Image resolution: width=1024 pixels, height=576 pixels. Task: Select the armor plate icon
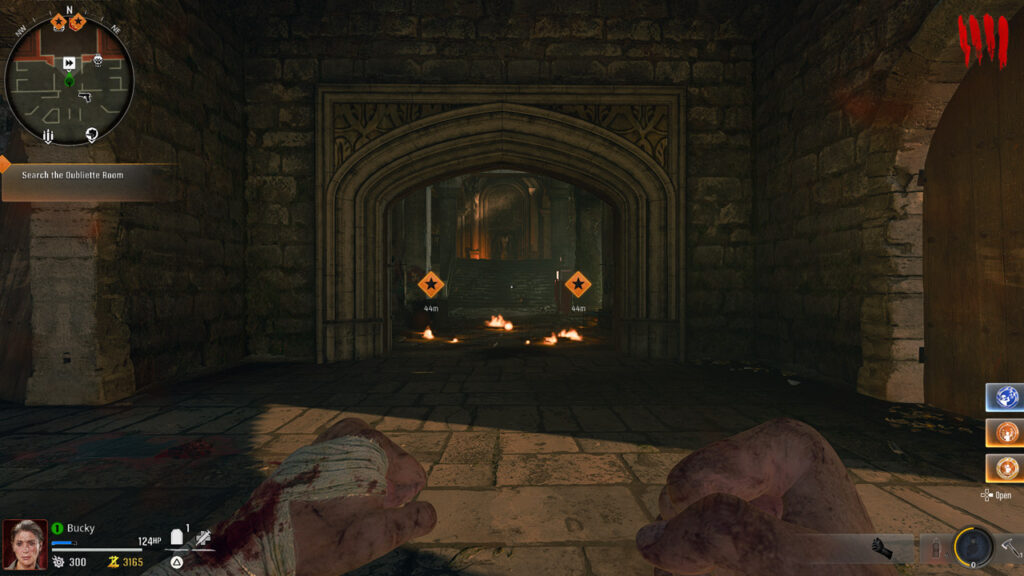[178, 538]
